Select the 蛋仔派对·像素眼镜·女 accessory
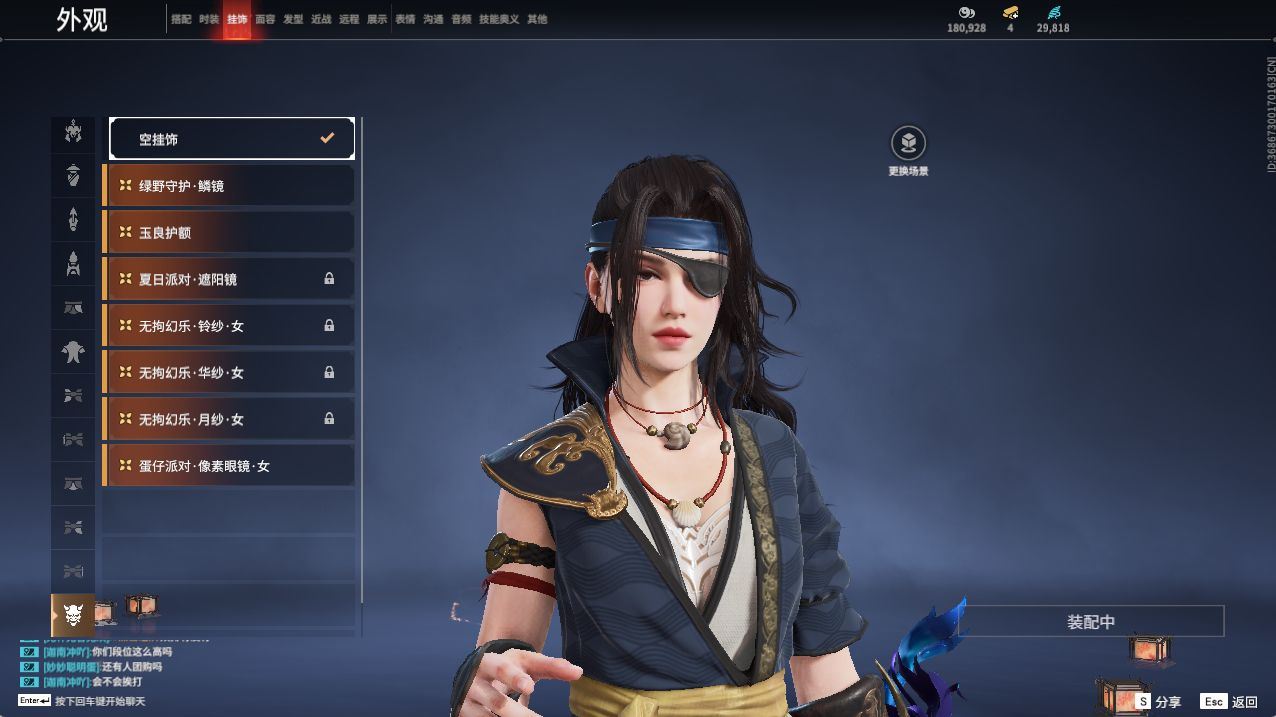The width and height of the screenshot is (1276, 717). [x=229, y=466]
